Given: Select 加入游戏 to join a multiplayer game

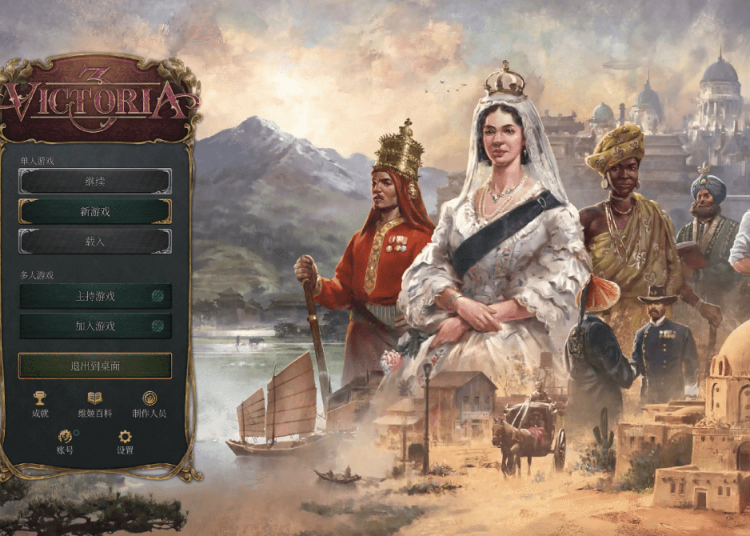Looking at the screenshot, I should point(95,326).
